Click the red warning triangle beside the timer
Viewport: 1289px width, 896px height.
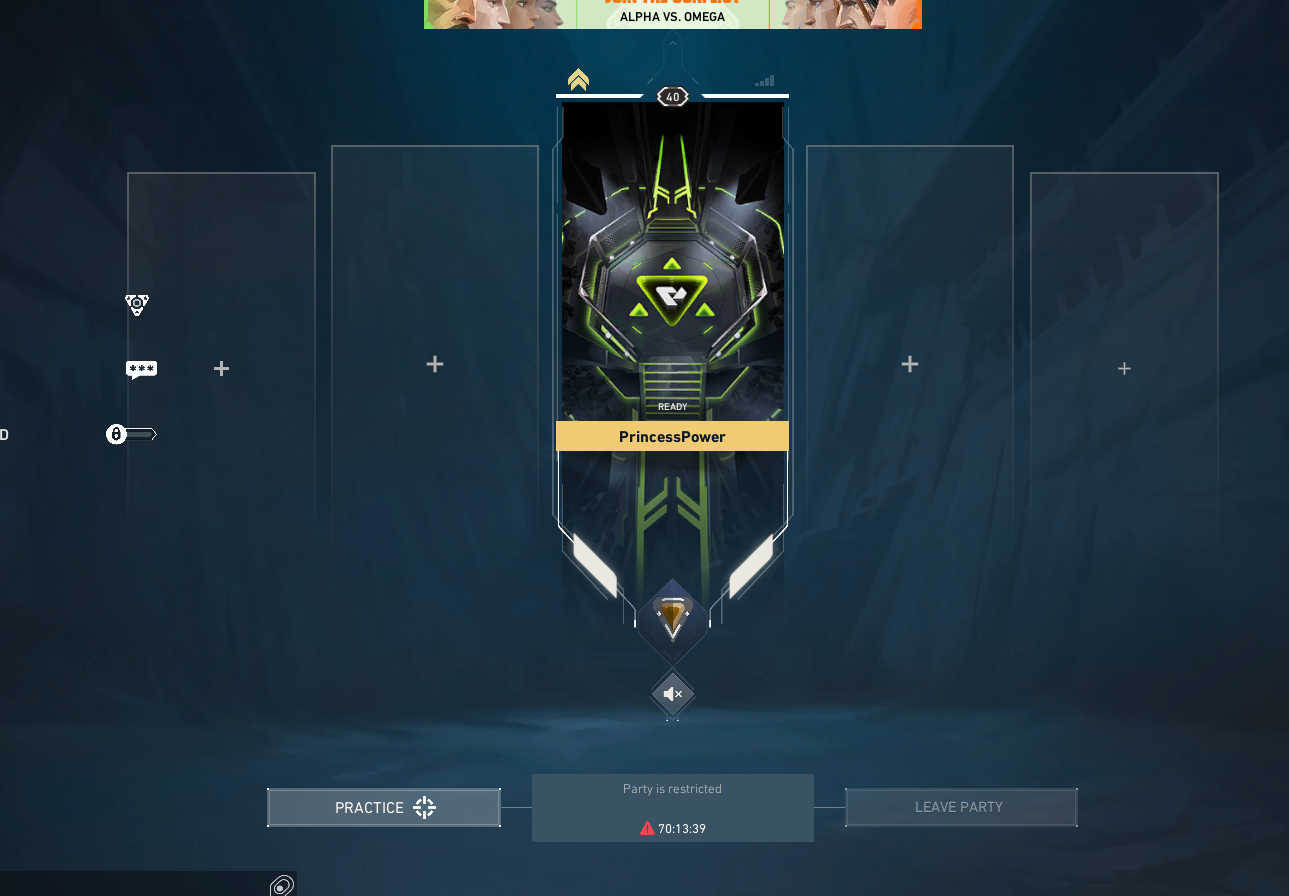645,828
